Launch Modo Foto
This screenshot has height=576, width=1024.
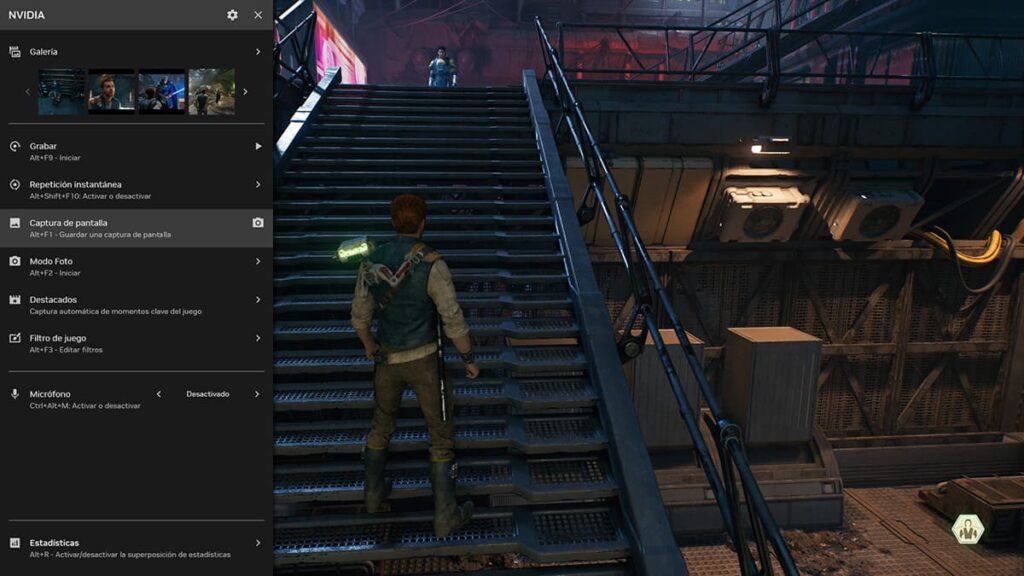point(135,266)
